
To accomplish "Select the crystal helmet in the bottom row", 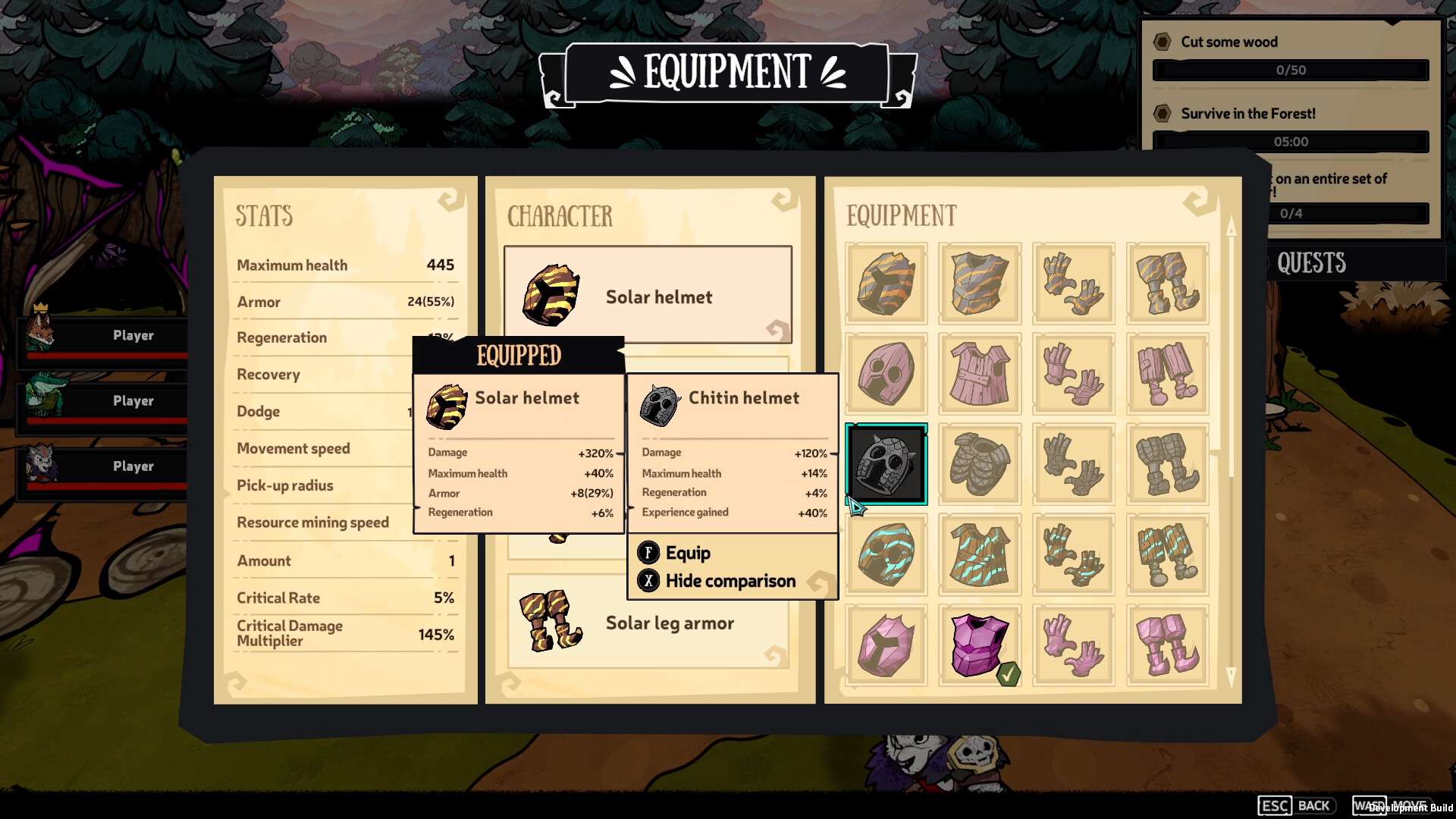I will [x=886, y=645].
